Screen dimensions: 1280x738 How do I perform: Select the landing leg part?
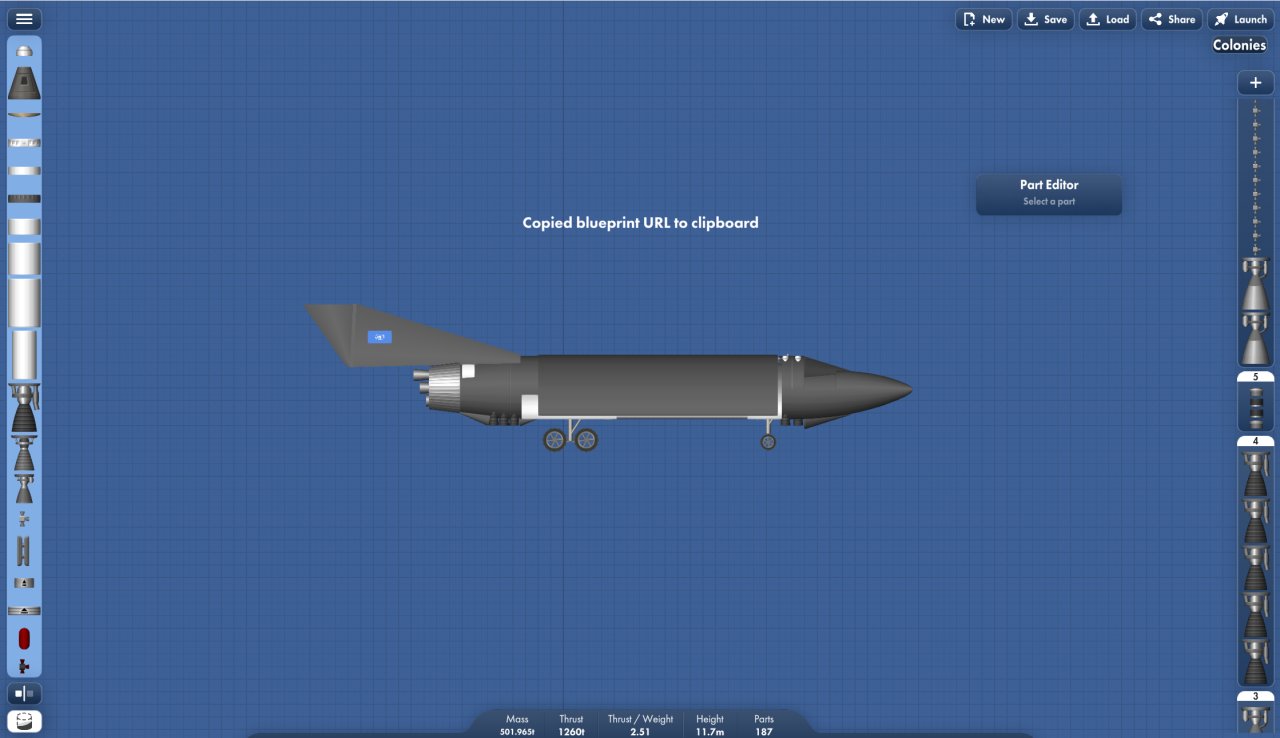(x=24, y=549)
